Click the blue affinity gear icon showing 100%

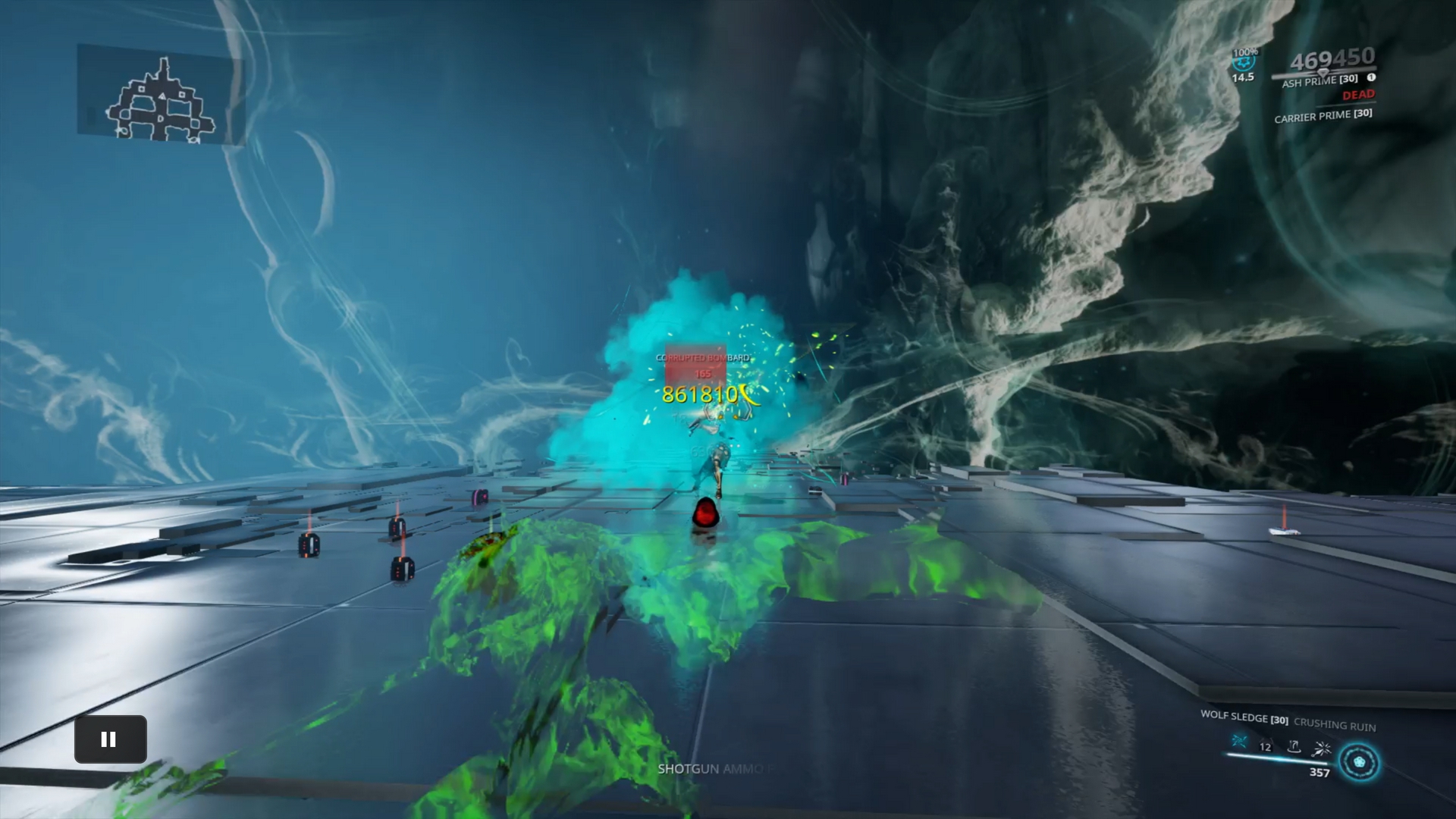(1242, 62)
